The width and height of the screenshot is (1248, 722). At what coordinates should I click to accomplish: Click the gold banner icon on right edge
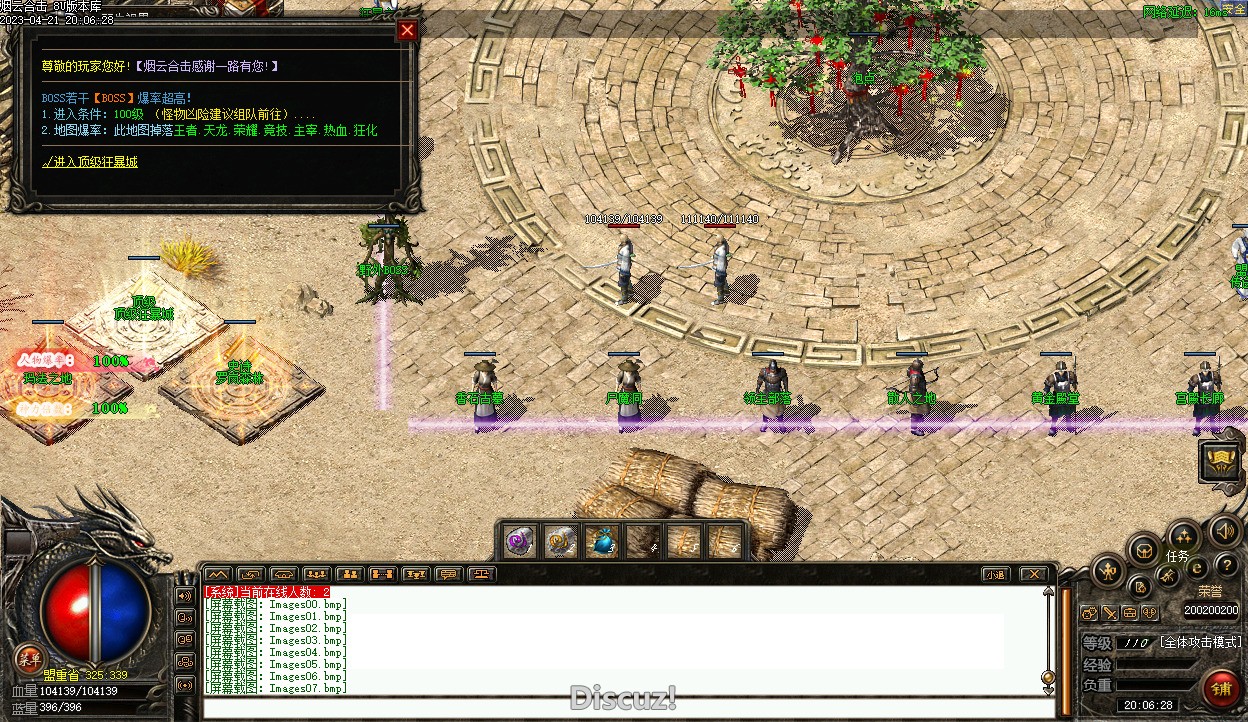pos(1220,460)
